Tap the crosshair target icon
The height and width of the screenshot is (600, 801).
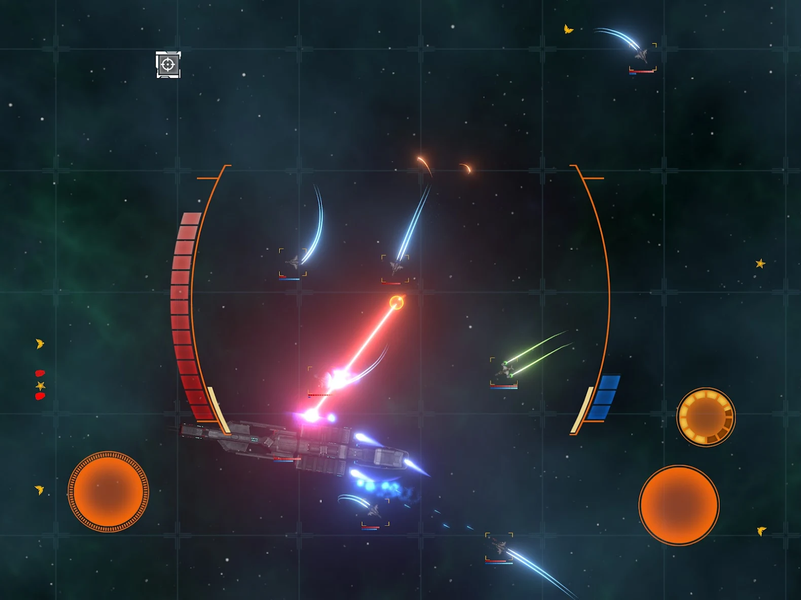[168, 65]
